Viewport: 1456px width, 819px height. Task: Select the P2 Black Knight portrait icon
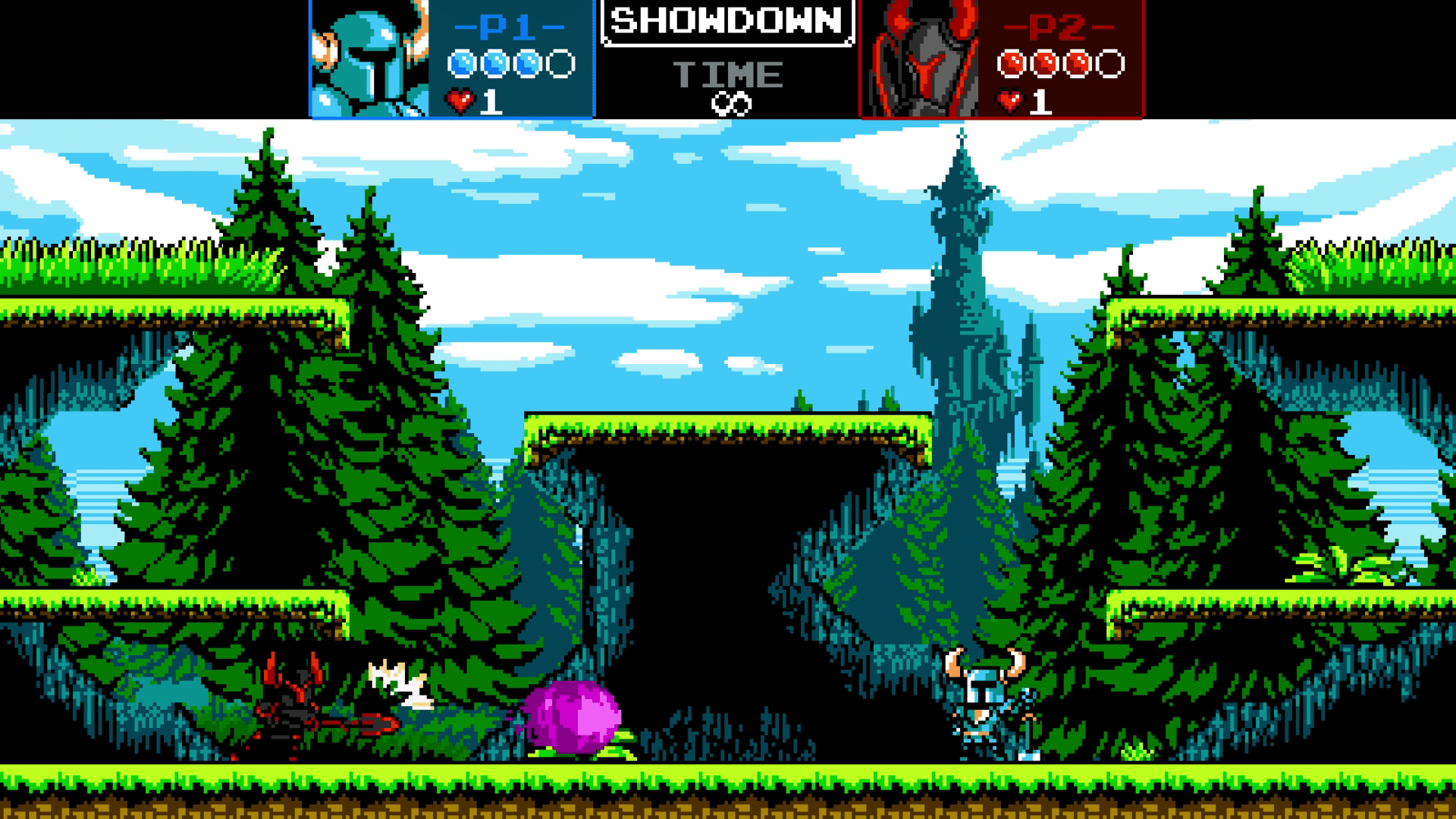tap(919, 59)
